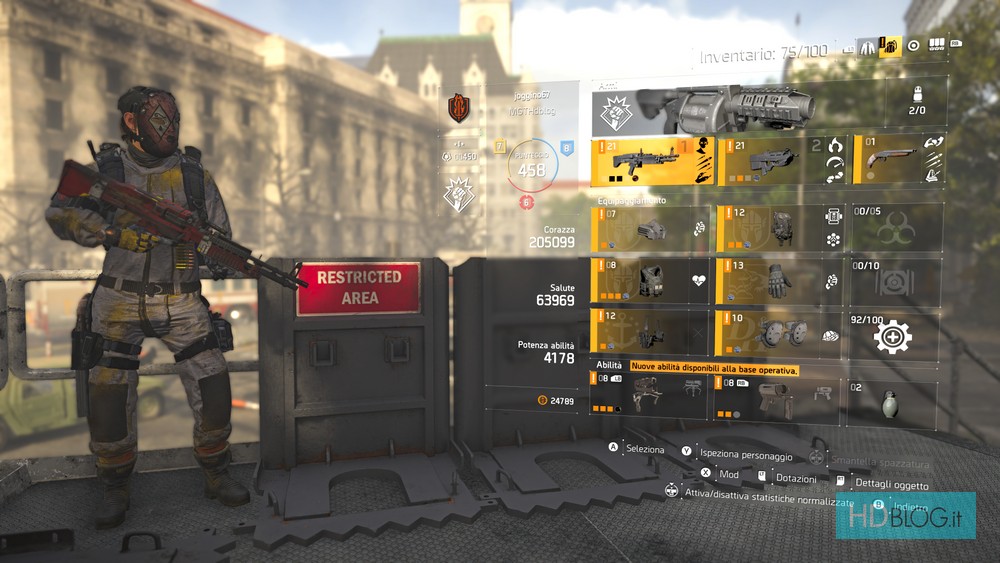The image size is (1000, 563).
Task: Select the sawed-off shotgun sidearm slot
Action: tap(895, 160)
